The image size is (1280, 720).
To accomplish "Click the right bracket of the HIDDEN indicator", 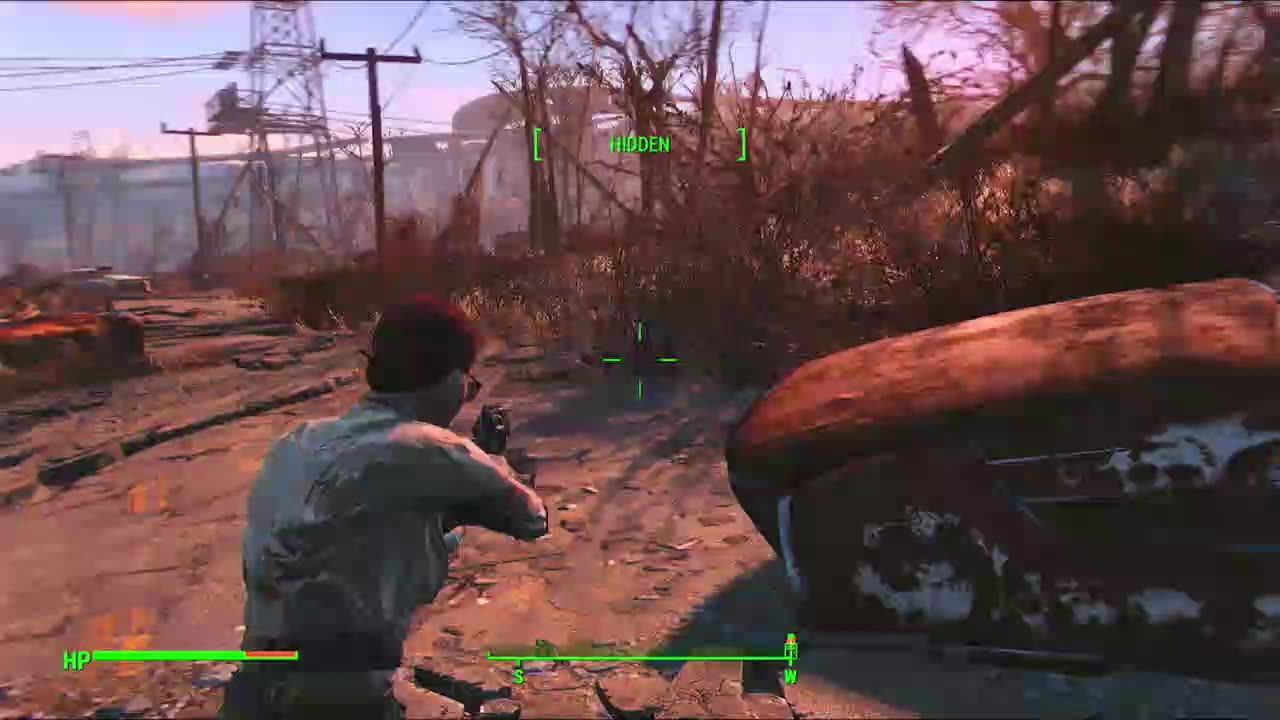I will pyautogui.click(x=743, y=144).
